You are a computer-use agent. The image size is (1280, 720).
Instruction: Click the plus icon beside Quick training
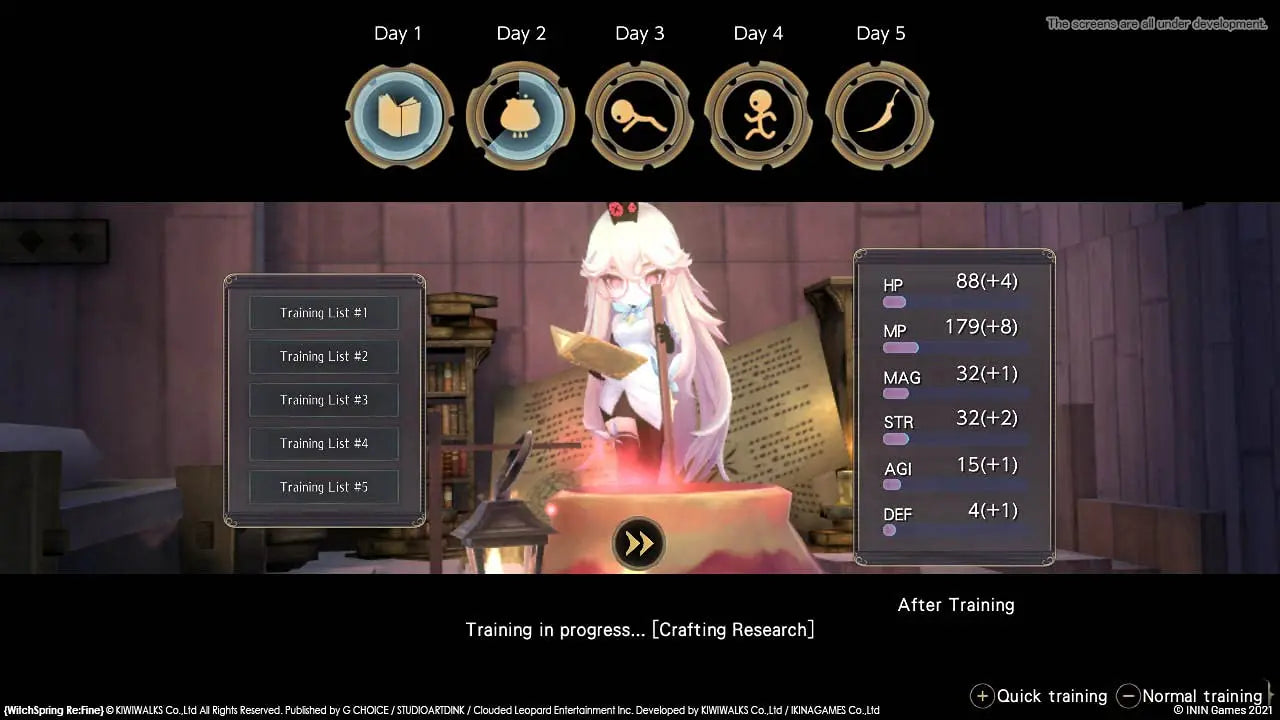983,696
